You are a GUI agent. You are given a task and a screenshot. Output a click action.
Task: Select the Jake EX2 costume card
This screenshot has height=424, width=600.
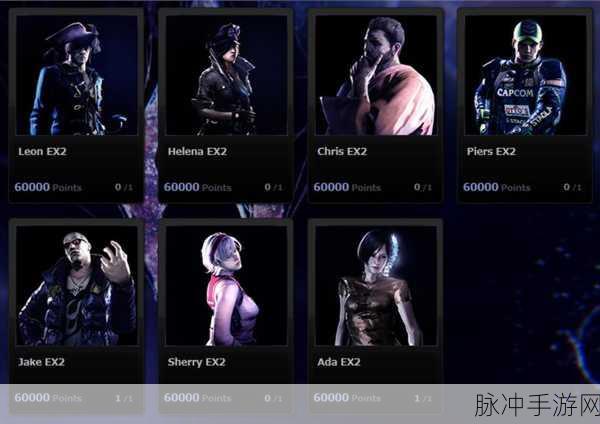[76, 315]
